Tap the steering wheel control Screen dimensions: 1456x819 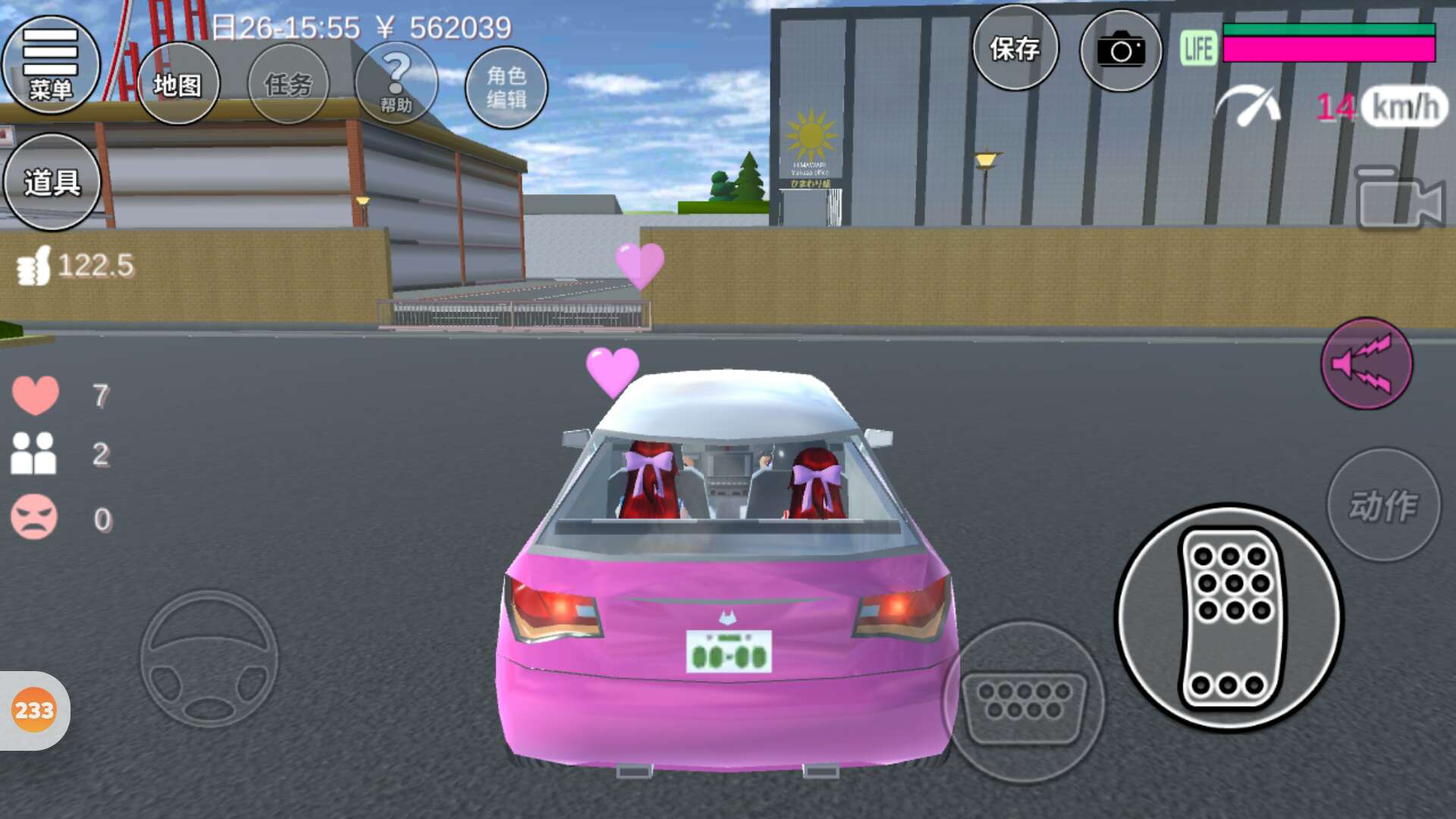click(x=209, y=658)
